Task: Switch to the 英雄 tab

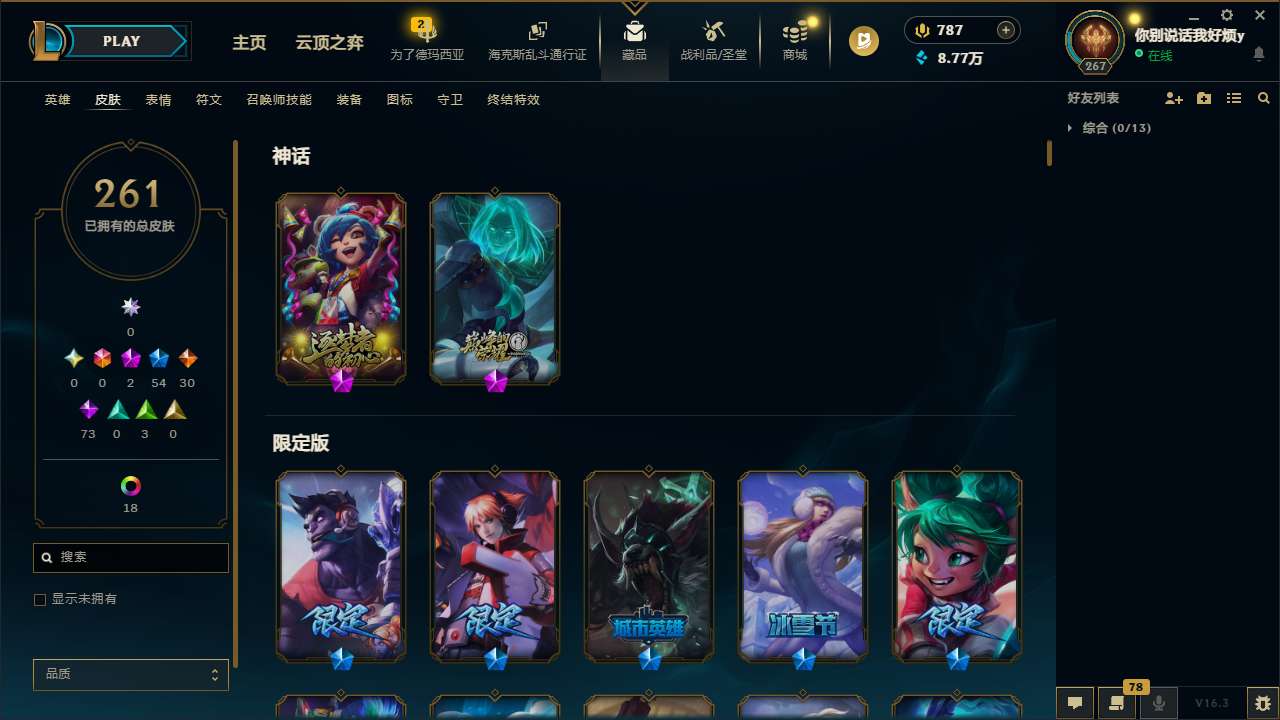Action: pyautogui.click(x=57, y=100)
